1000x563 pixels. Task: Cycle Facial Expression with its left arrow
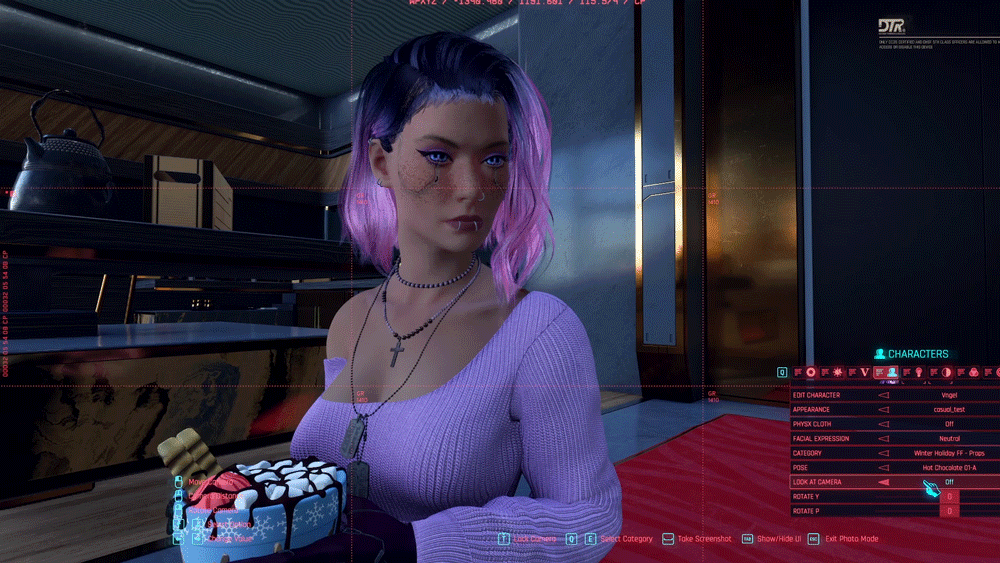[884, 439]
